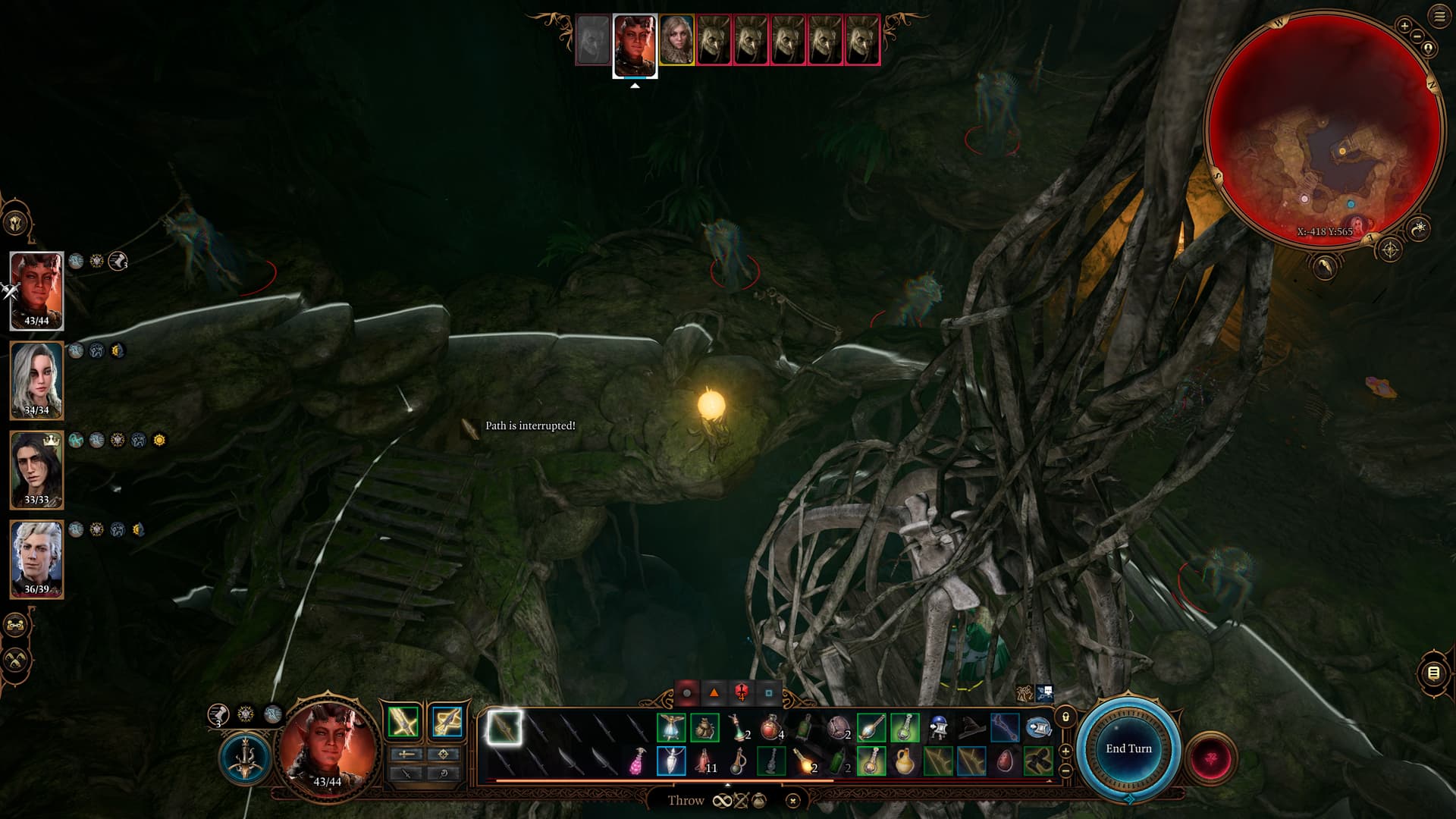Image resolution: width=1456 pixels, height=819 pixels.
Task: Select the blonde woman in turn order
Action: (x=676, y=39)
